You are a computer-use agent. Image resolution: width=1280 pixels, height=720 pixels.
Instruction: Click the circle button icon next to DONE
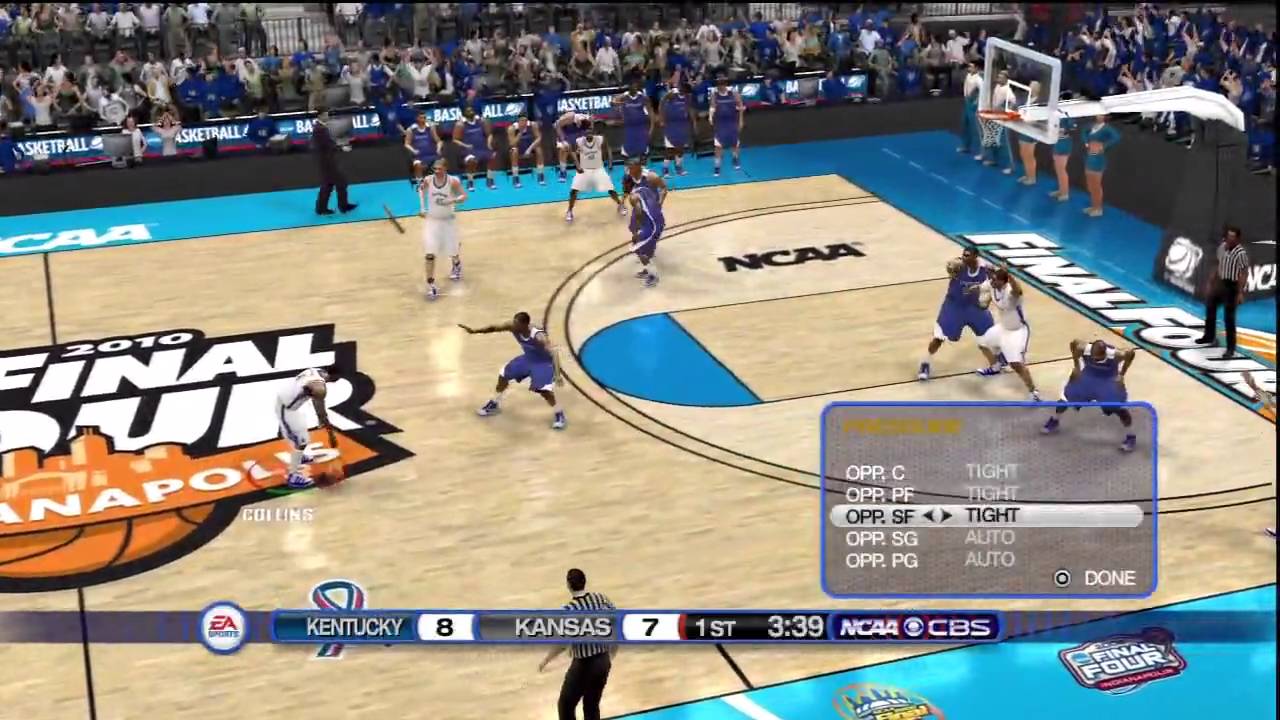click(x=1062, y=578)
